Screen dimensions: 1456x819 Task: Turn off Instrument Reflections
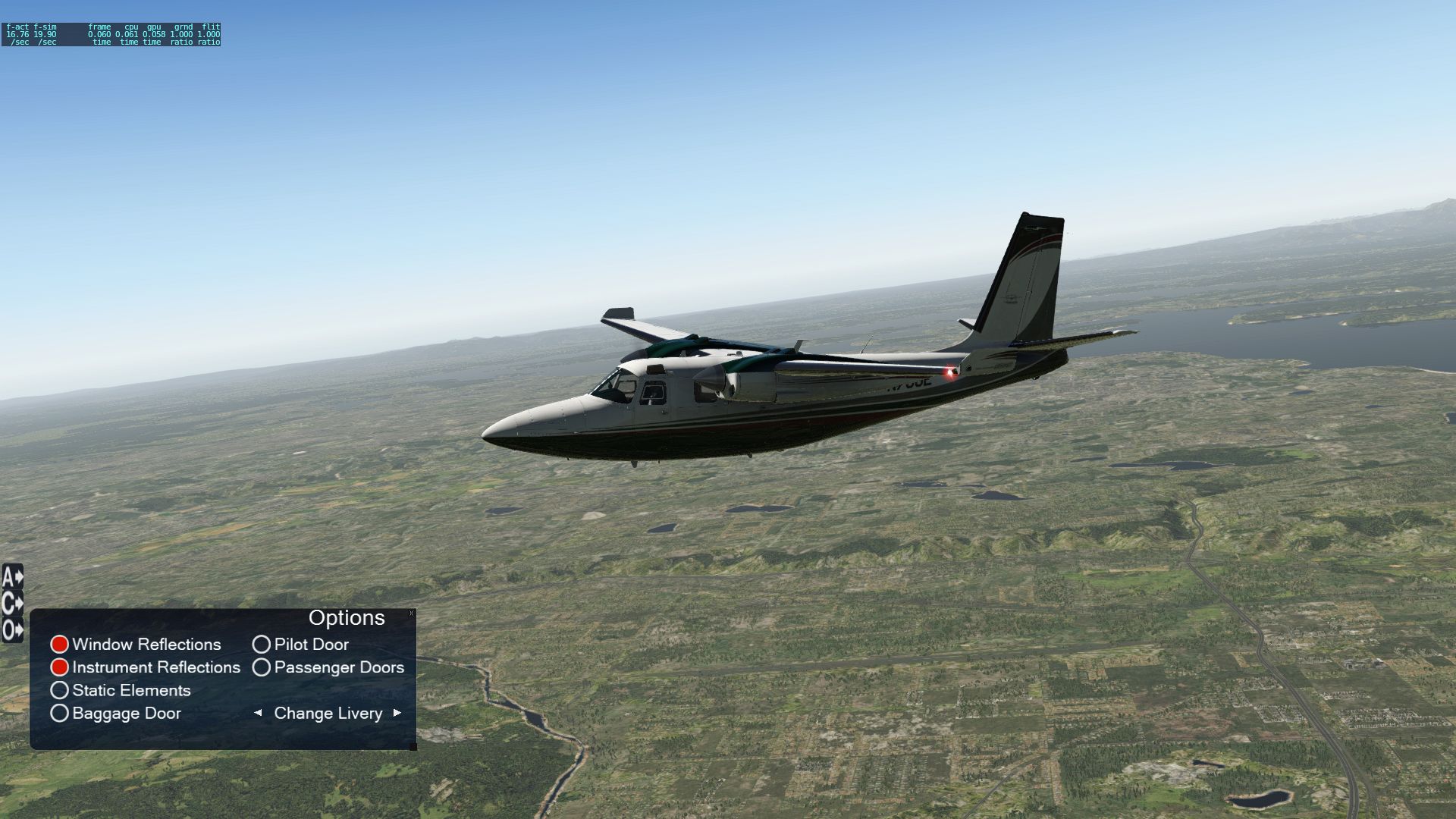[x=60, y=667]
